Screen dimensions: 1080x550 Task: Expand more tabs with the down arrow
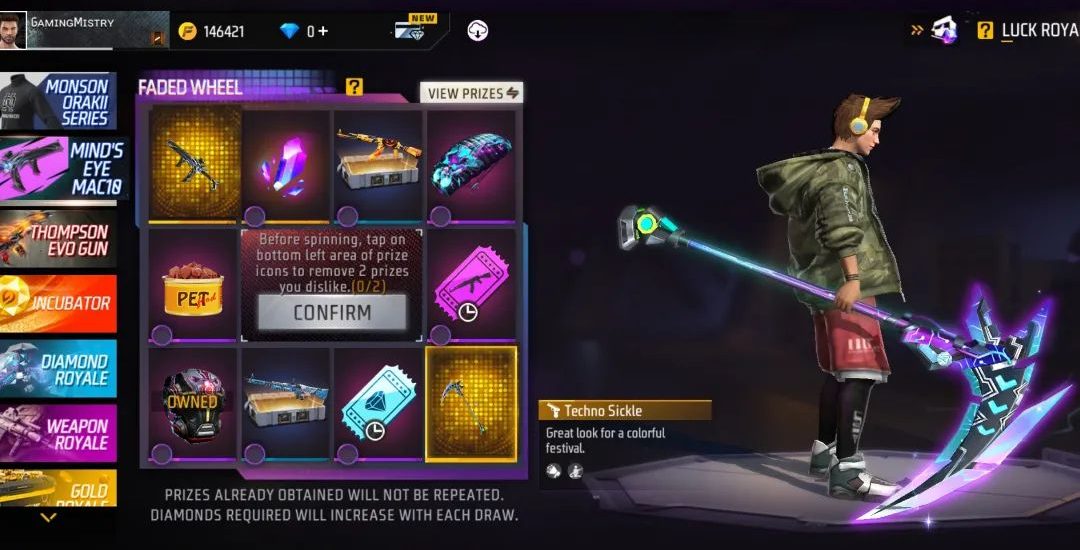(48, 518)
